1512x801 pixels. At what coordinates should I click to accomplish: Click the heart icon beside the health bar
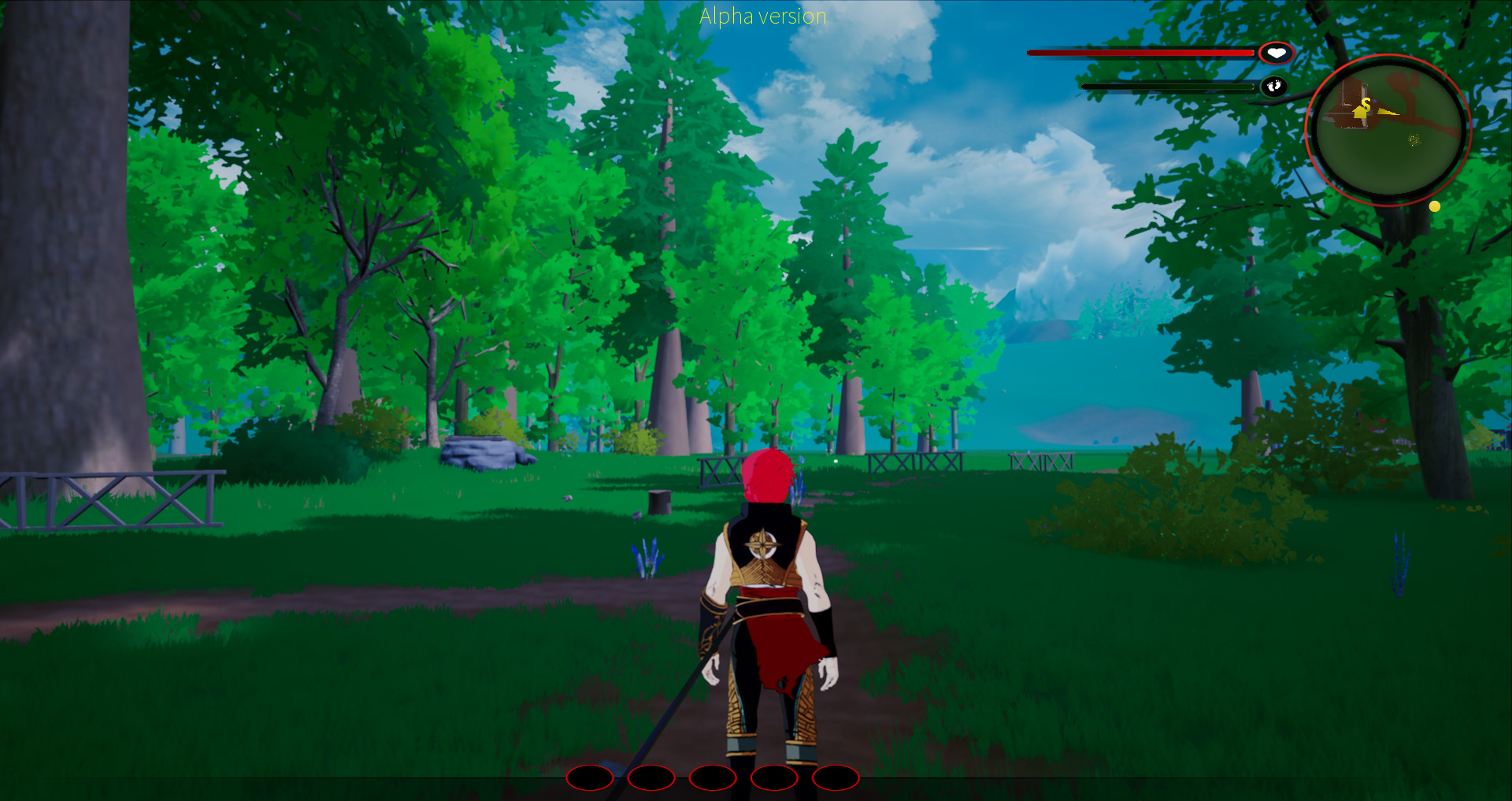(1276, 52)
